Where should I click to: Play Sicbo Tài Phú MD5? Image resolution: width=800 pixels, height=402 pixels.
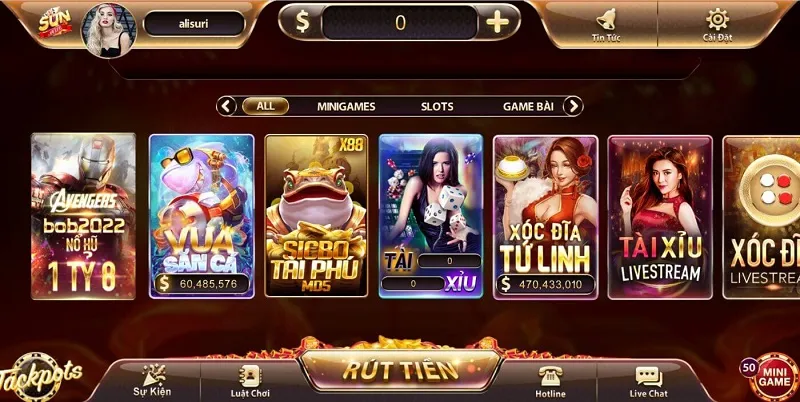coord(316,215)
